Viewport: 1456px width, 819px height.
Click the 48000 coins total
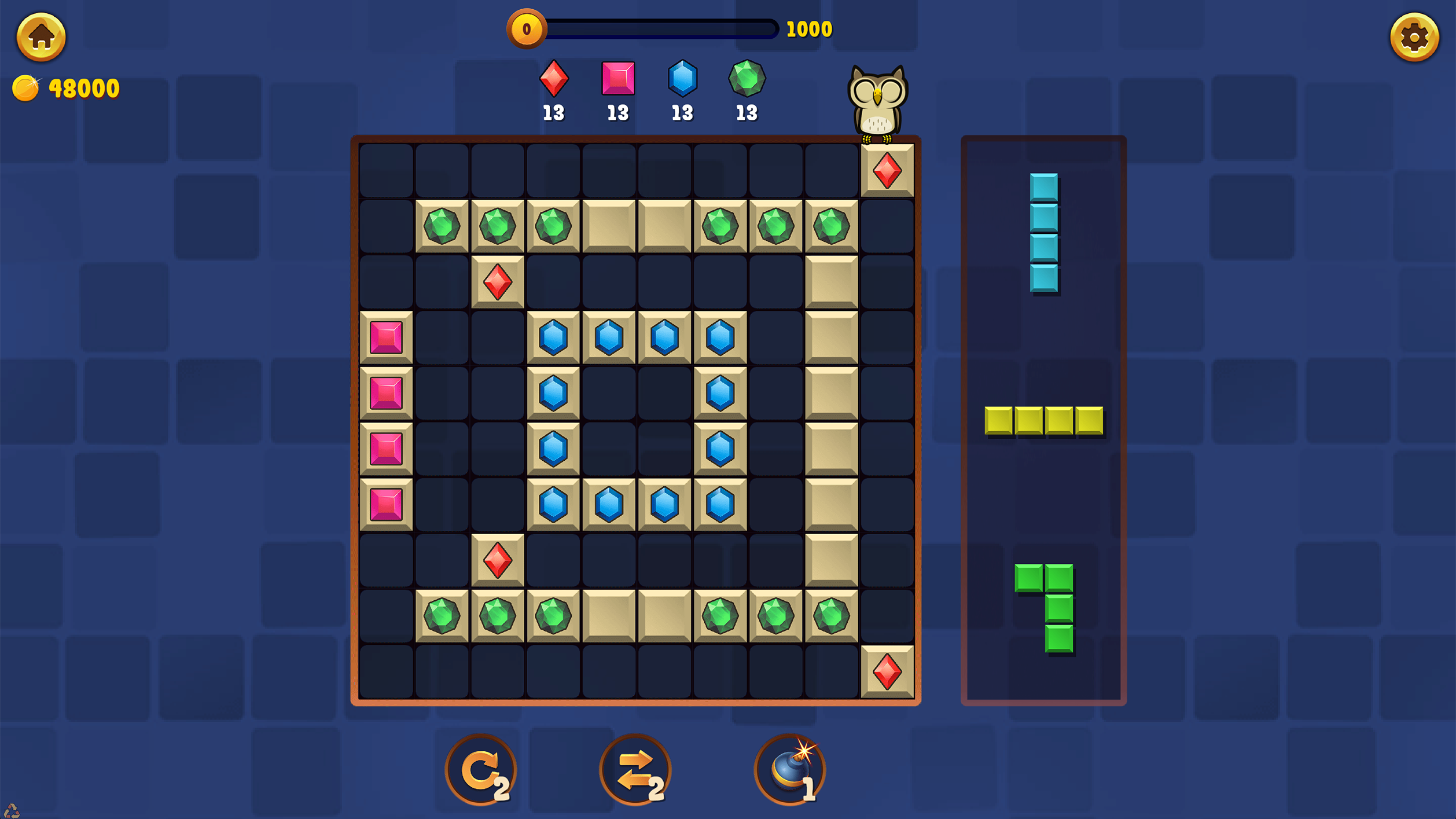tap(83, 88)
